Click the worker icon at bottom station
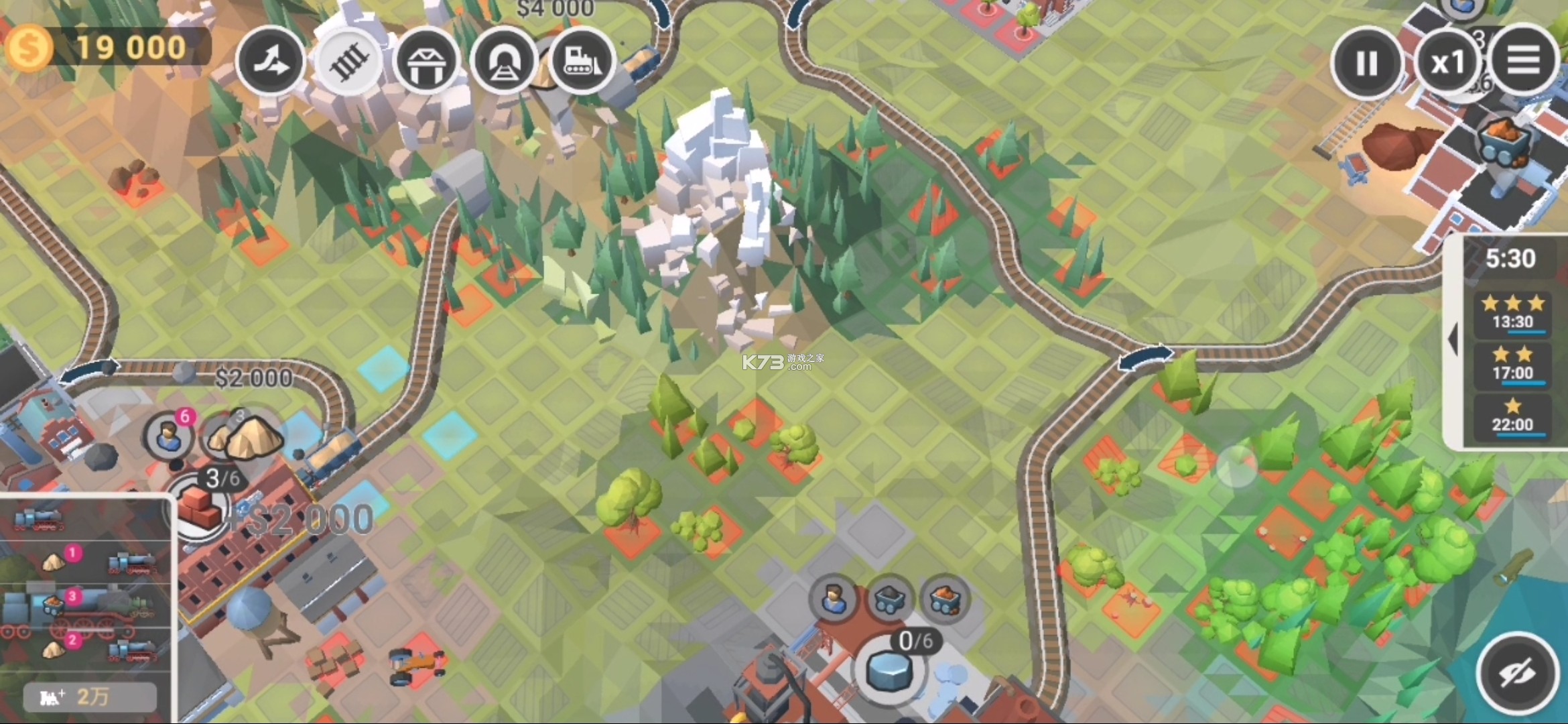1568x724 pixels. point(835,599)
